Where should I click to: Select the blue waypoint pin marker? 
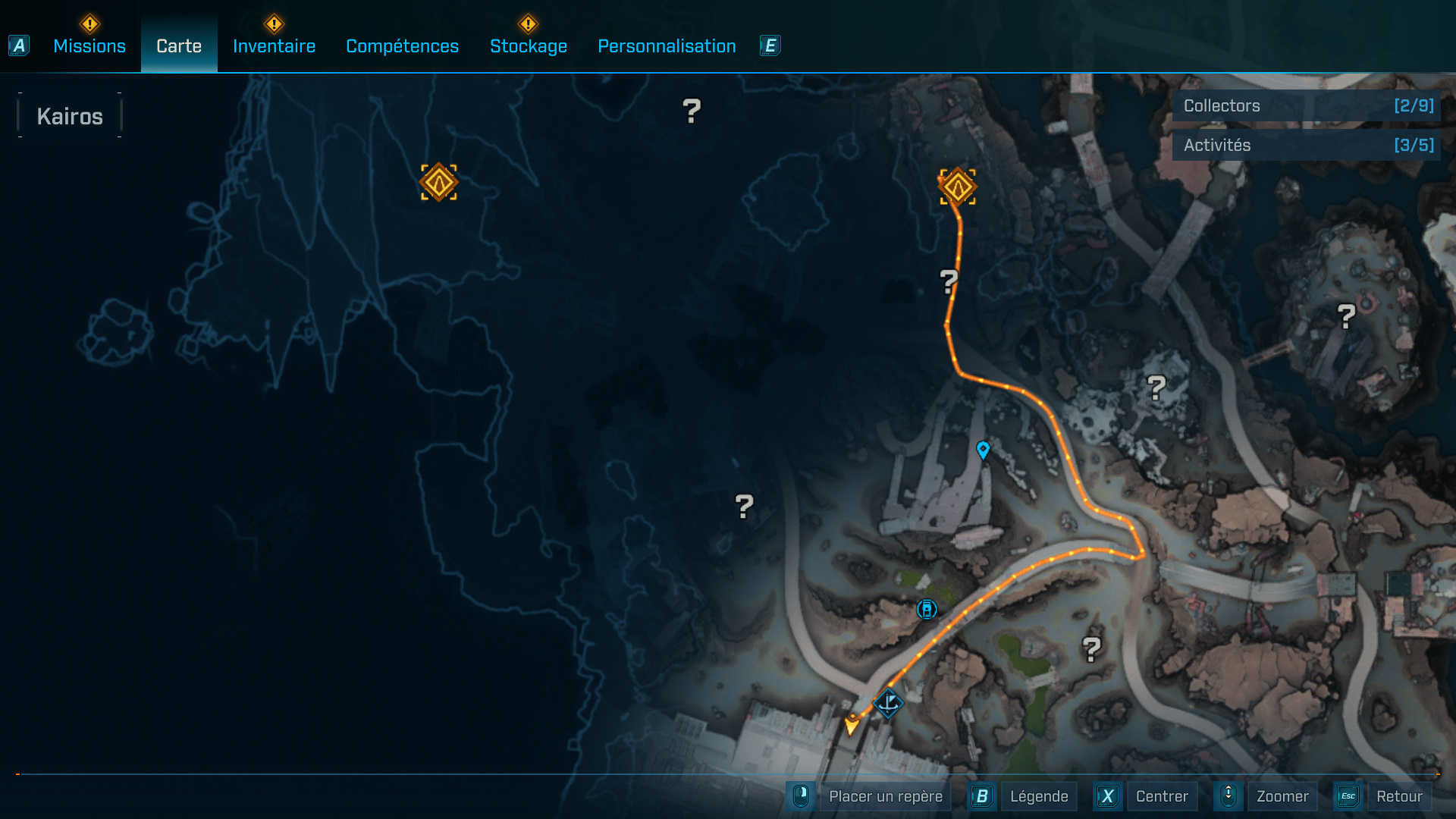click(984, 450)
